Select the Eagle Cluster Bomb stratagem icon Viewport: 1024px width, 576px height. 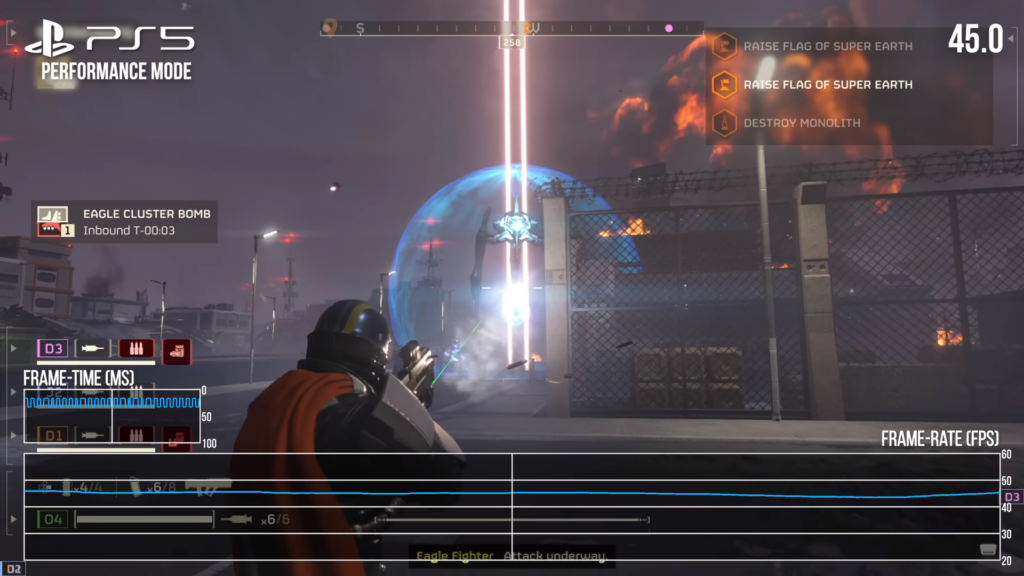(52, 222)
